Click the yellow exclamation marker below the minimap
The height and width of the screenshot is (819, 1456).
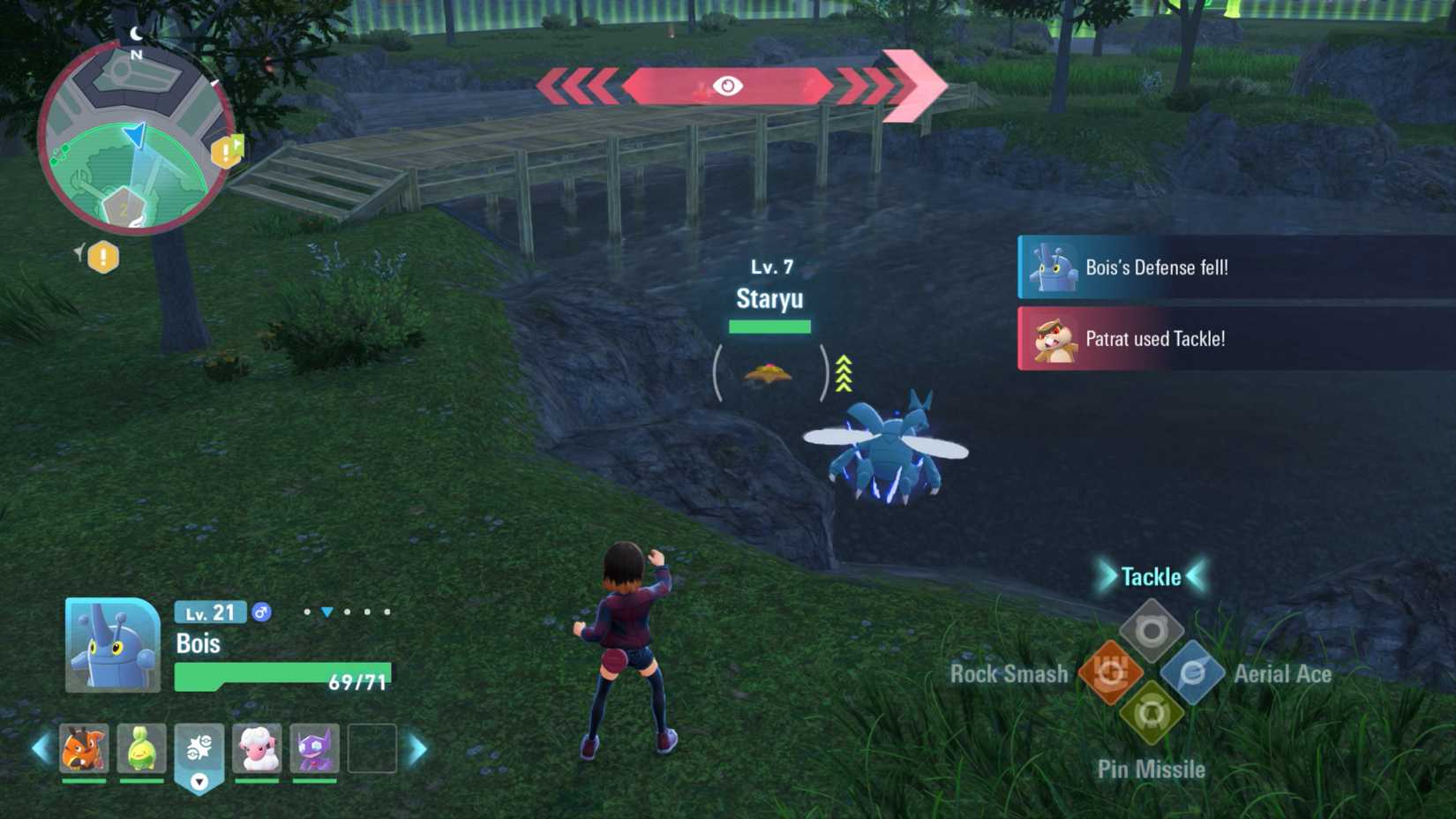click(103, 258)
